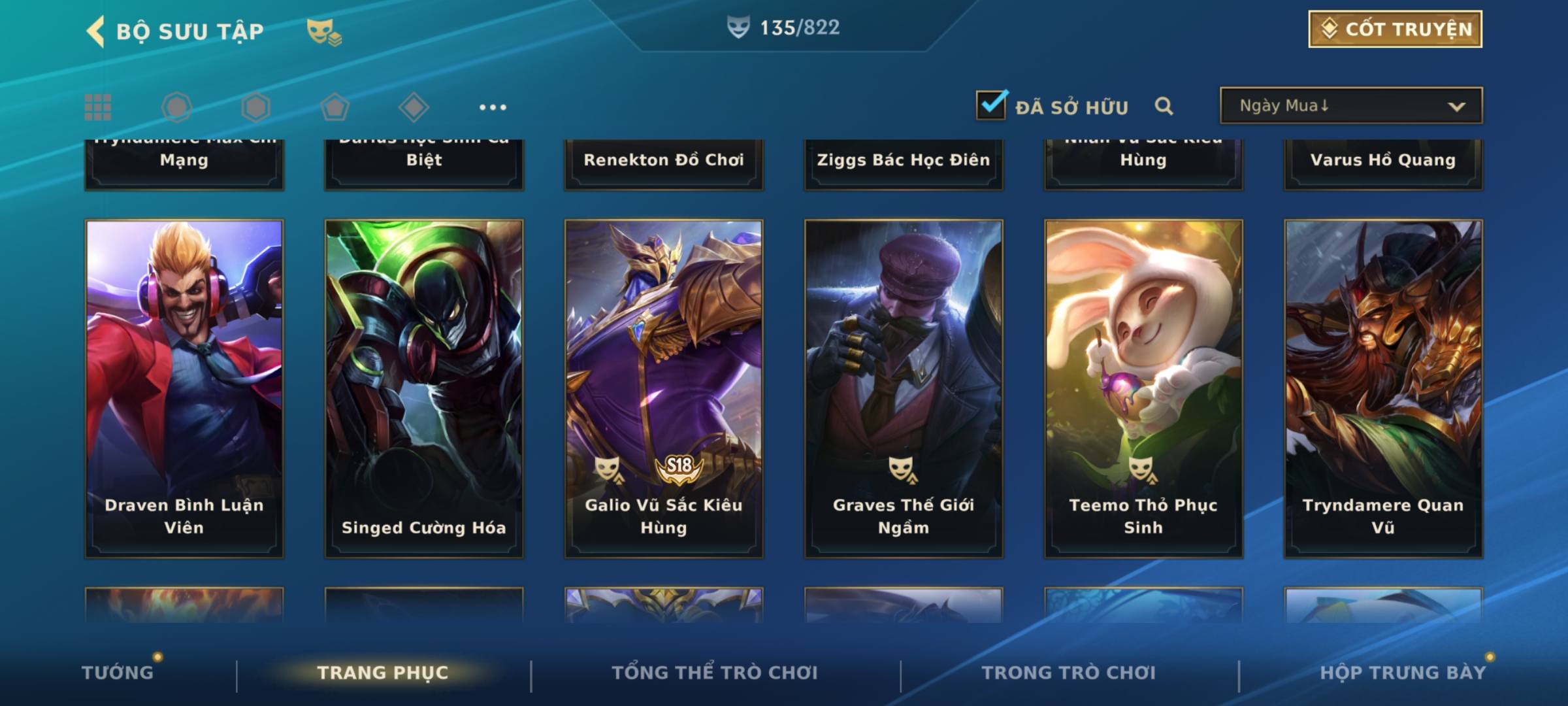Screen dimensions: 1568x706
Task: Select the grid all-skins filter icon
Action: click(x=98, y=107)
